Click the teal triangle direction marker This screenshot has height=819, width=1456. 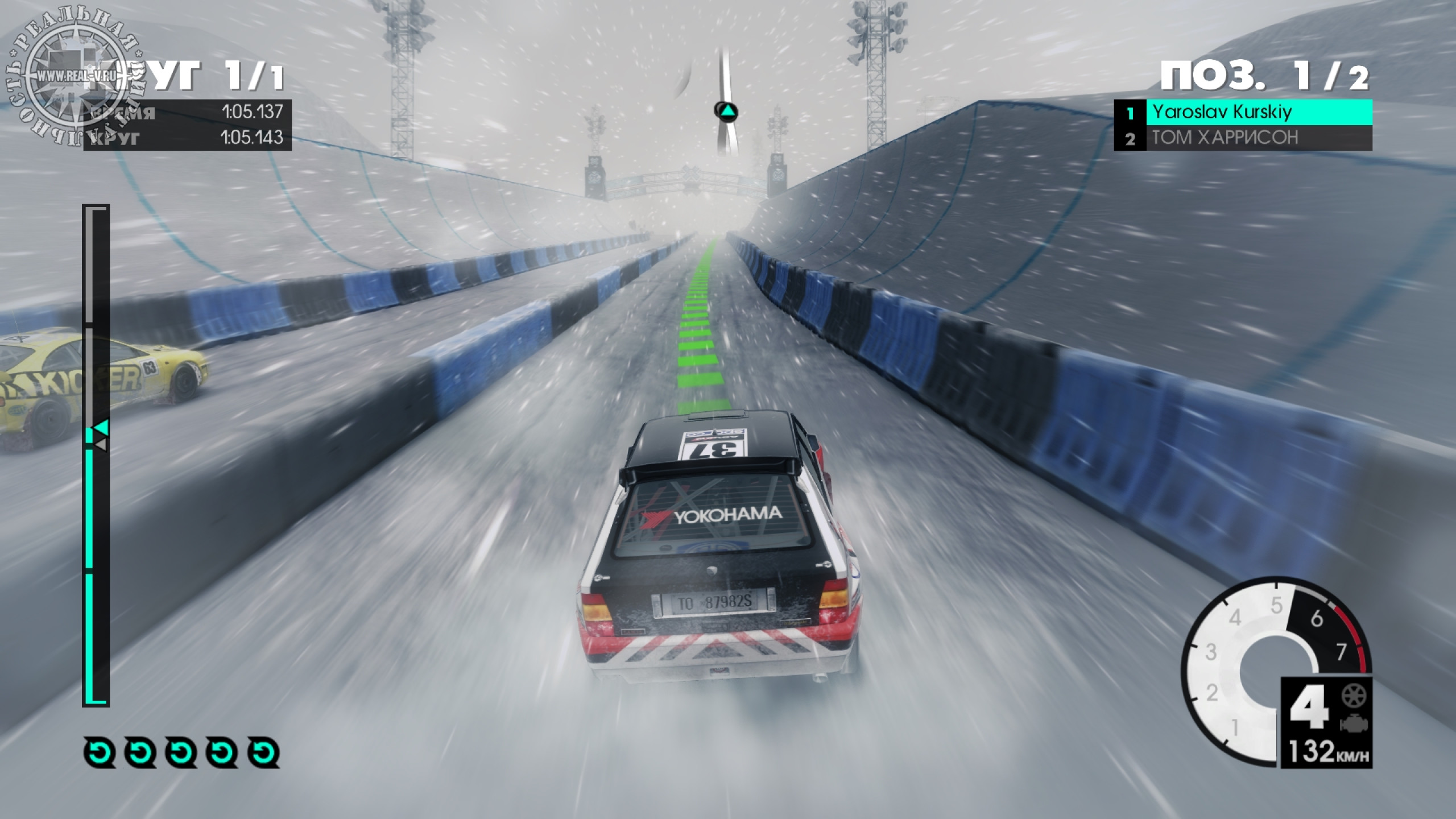pyautogui.click(x=726, y=111)
